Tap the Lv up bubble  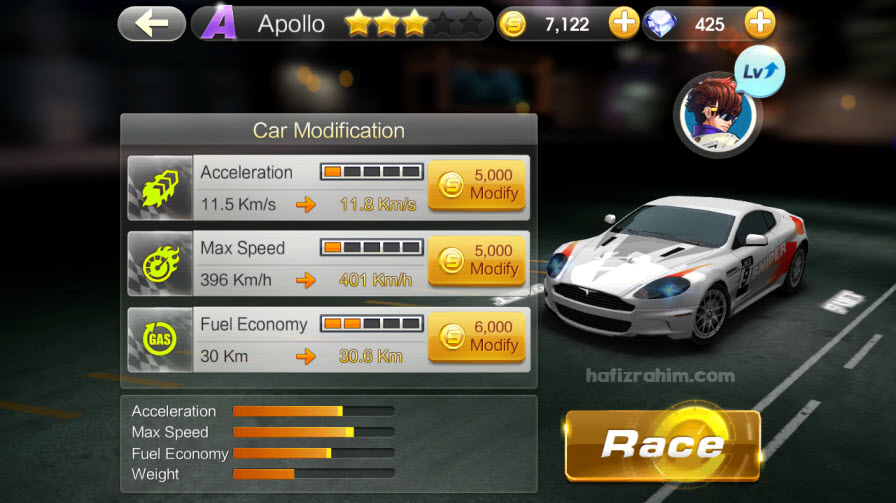(x=761, y=71)
